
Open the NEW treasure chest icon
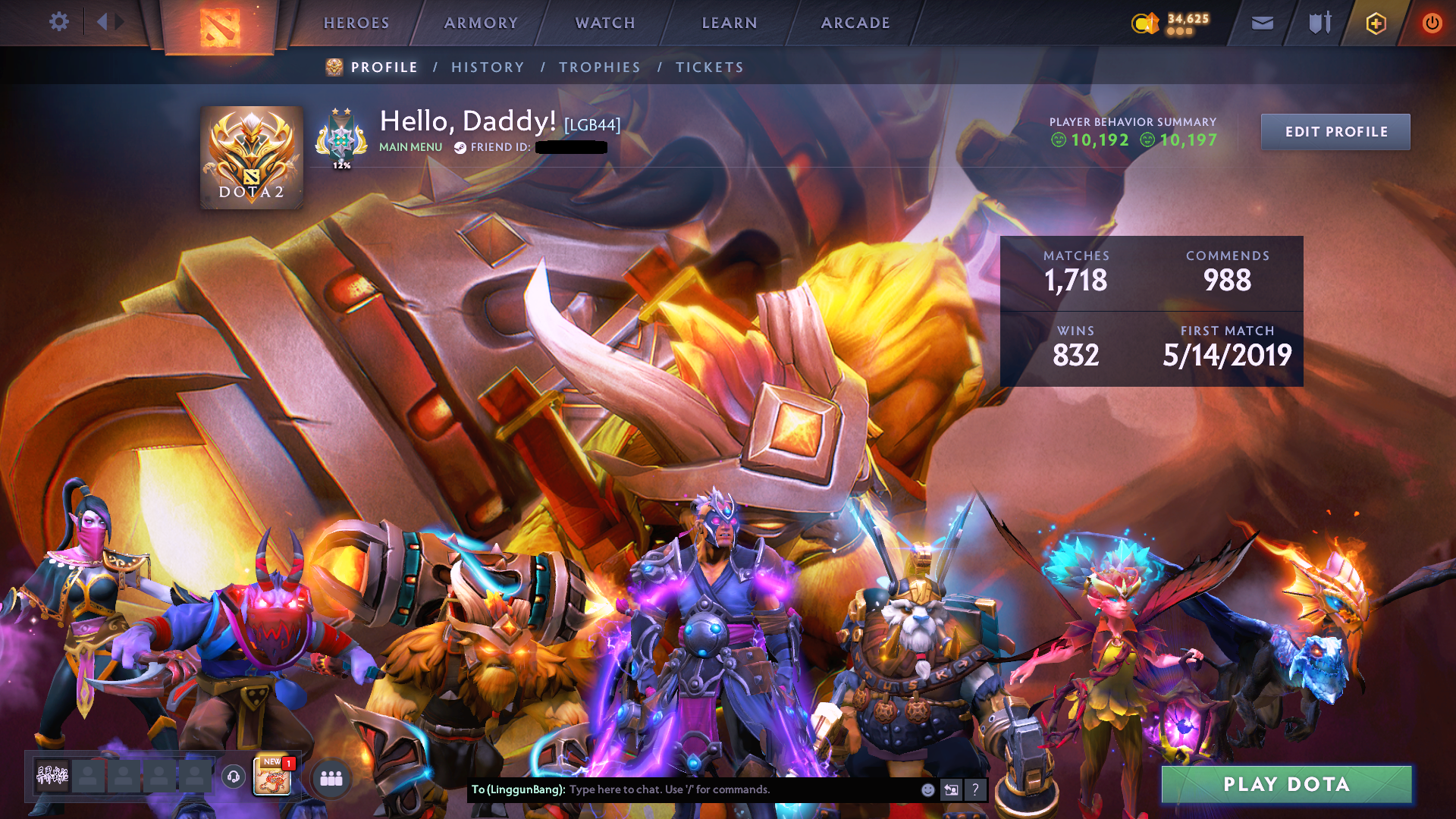coord(272,778)
